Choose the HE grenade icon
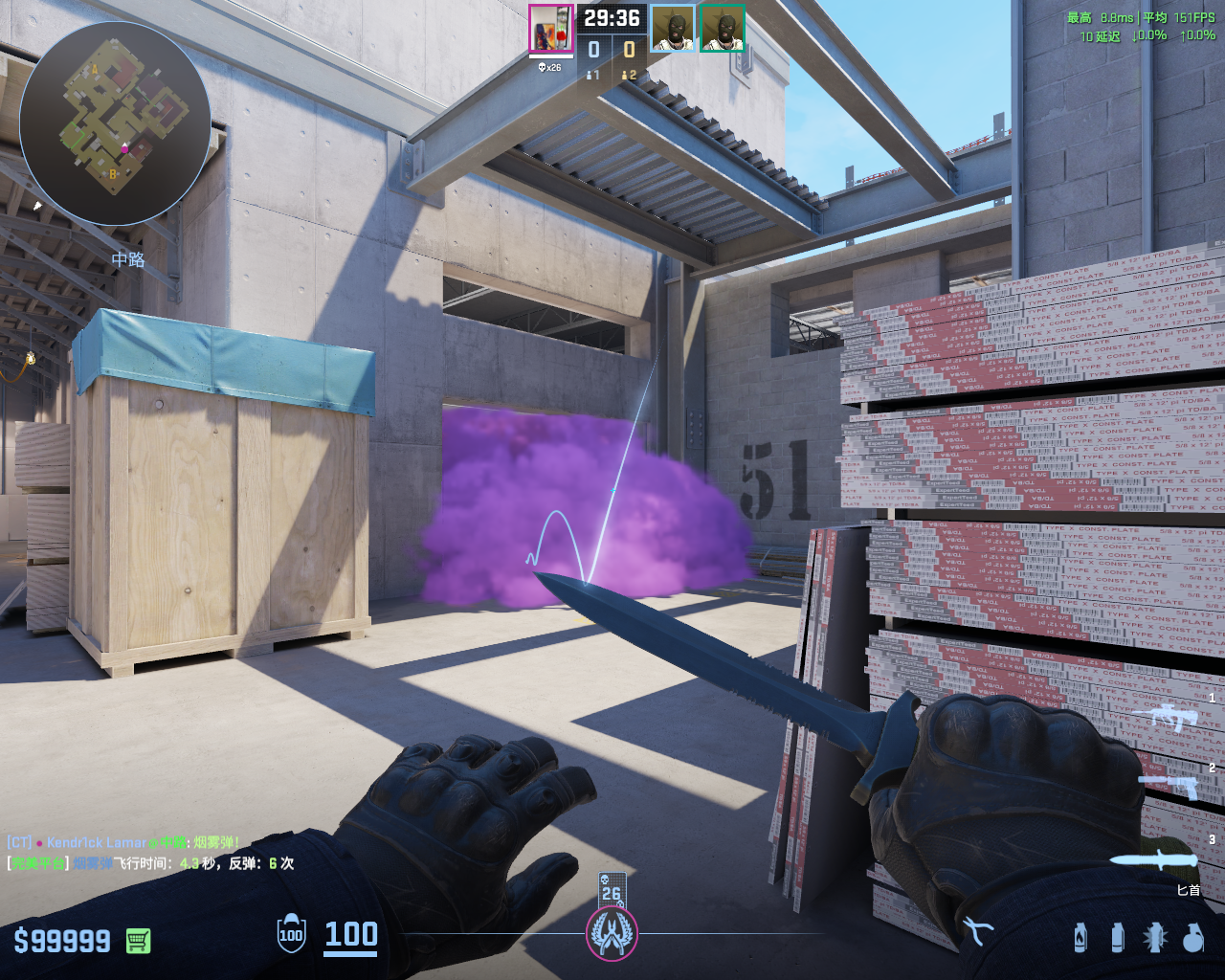This screenshot has height=980, width=1225. point(1192,938)
